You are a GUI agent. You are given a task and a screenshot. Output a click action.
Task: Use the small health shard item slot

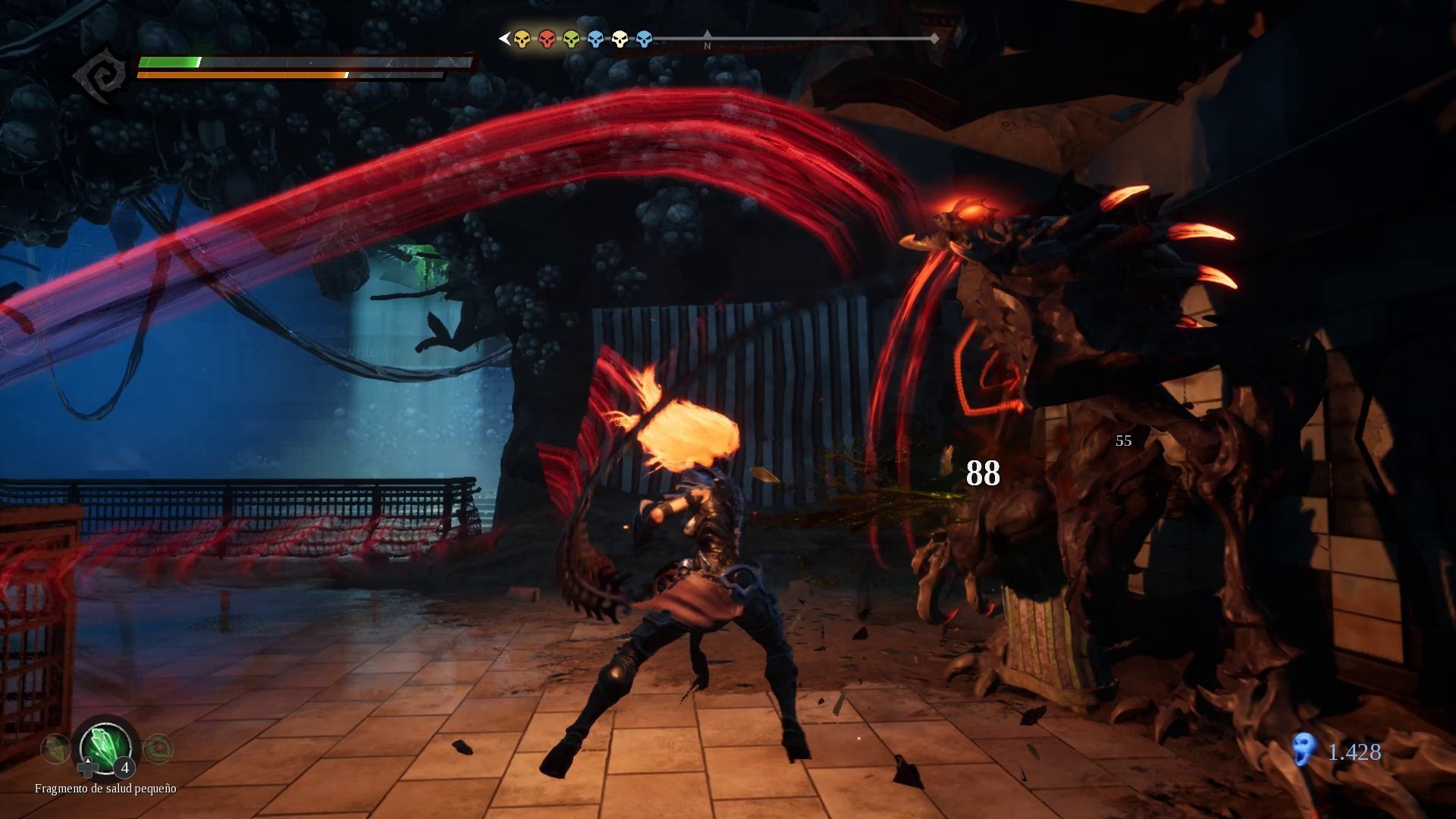point(106,747)
